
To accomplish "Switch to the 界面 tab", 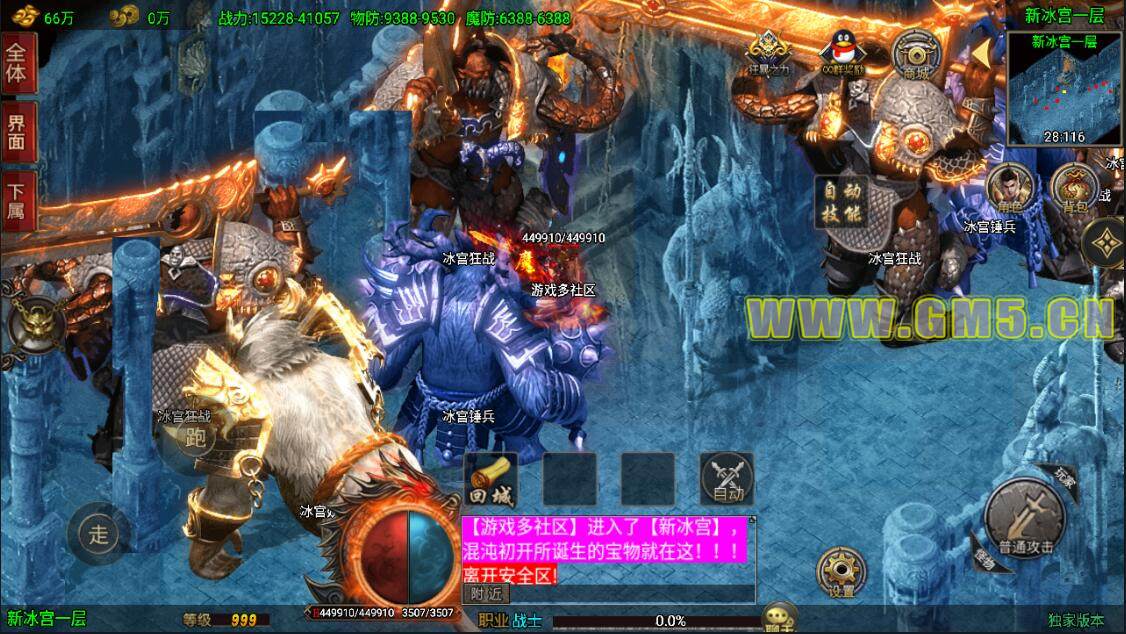I will 18,132.
